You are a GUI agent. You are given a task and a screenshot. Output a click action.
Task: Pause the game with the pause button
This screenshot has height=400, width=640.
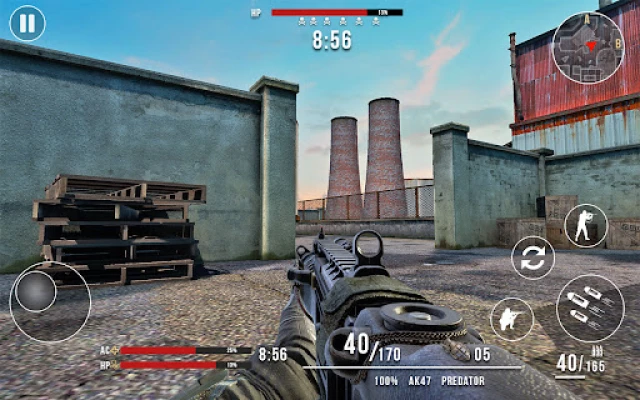coord(27,23)
